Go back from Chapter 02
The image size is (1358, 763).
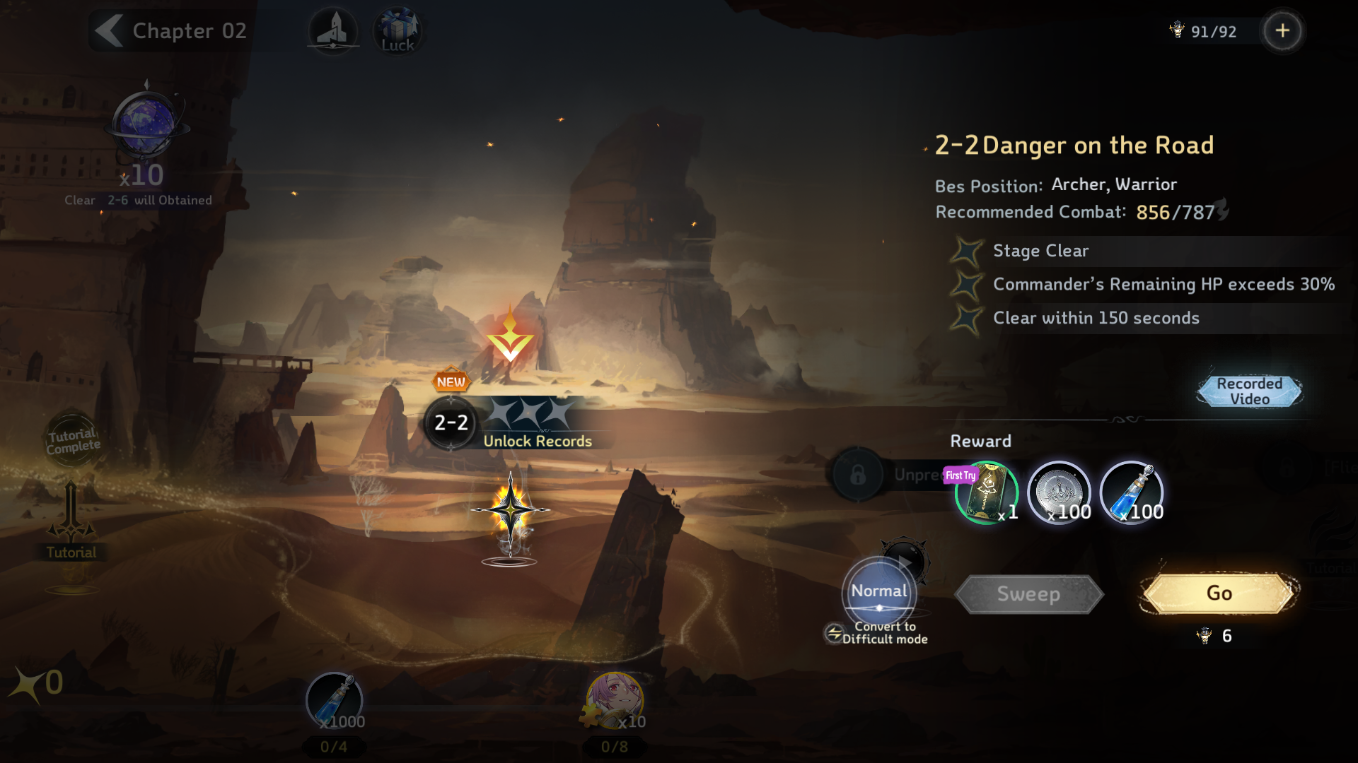pyautogui.click(x=107, y=31)
